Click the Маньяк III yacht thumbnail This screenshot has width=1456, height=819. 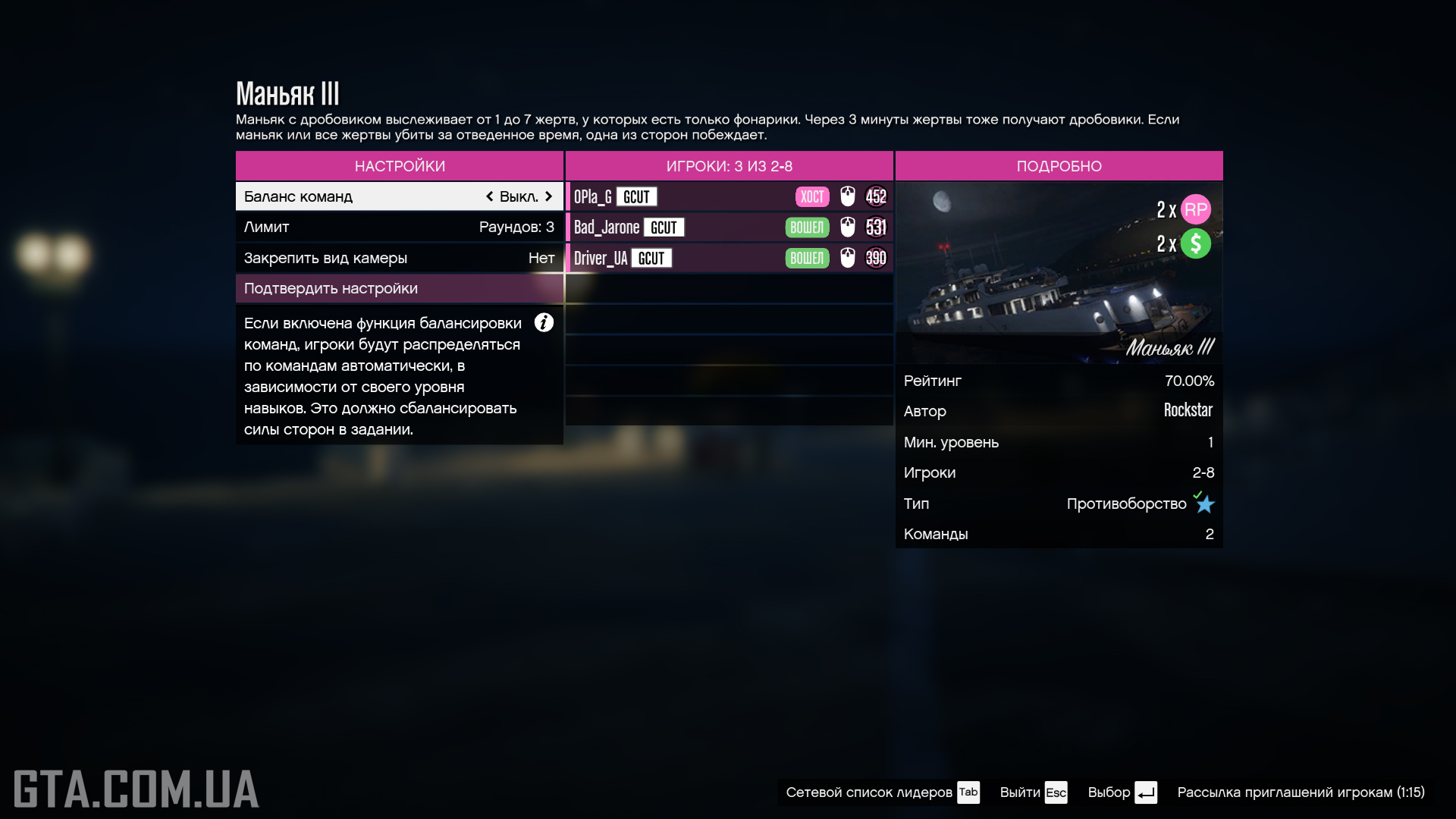coord(1059,273)
